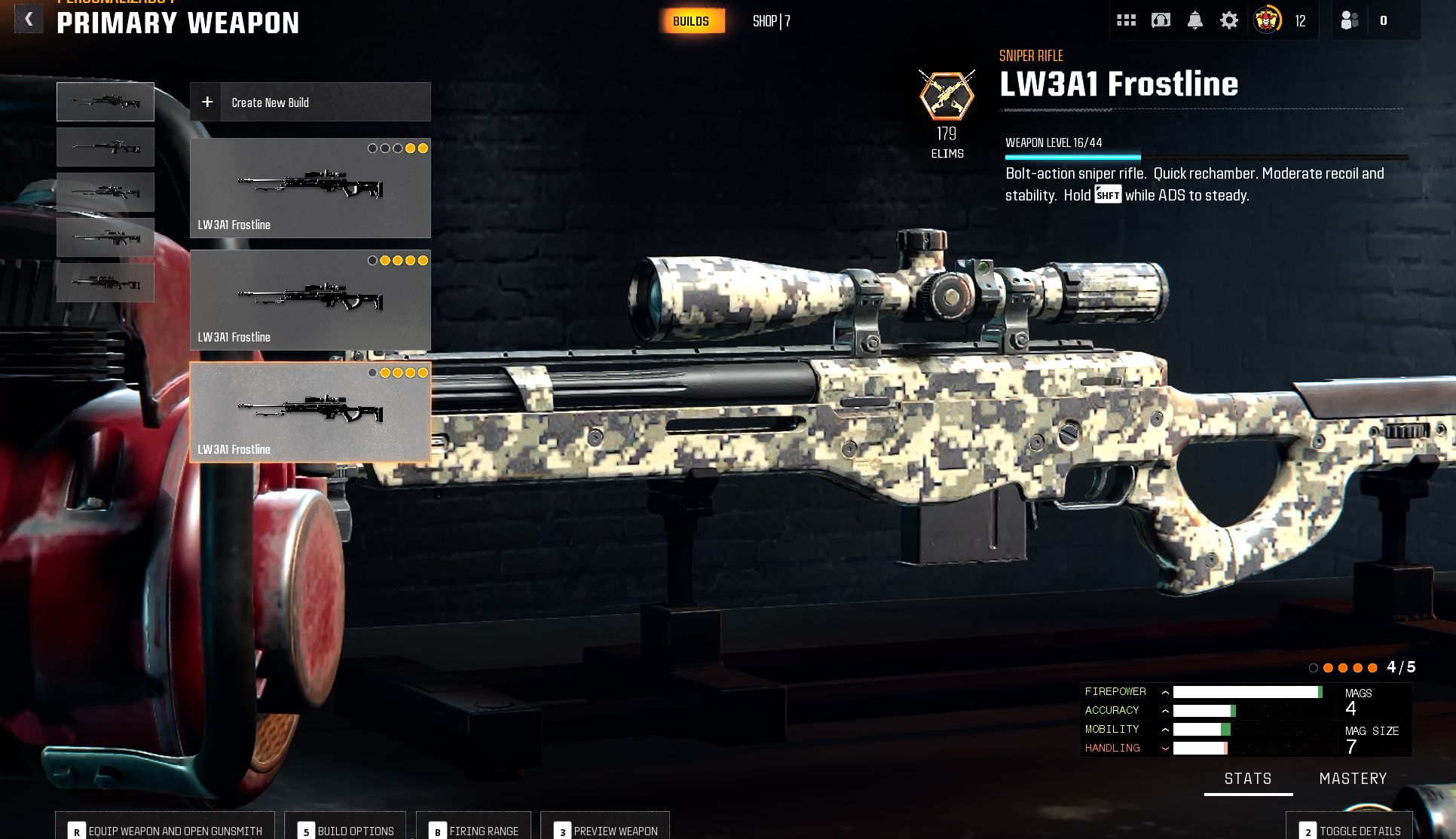
Task: Open Build Options
Action: (346, 829)
